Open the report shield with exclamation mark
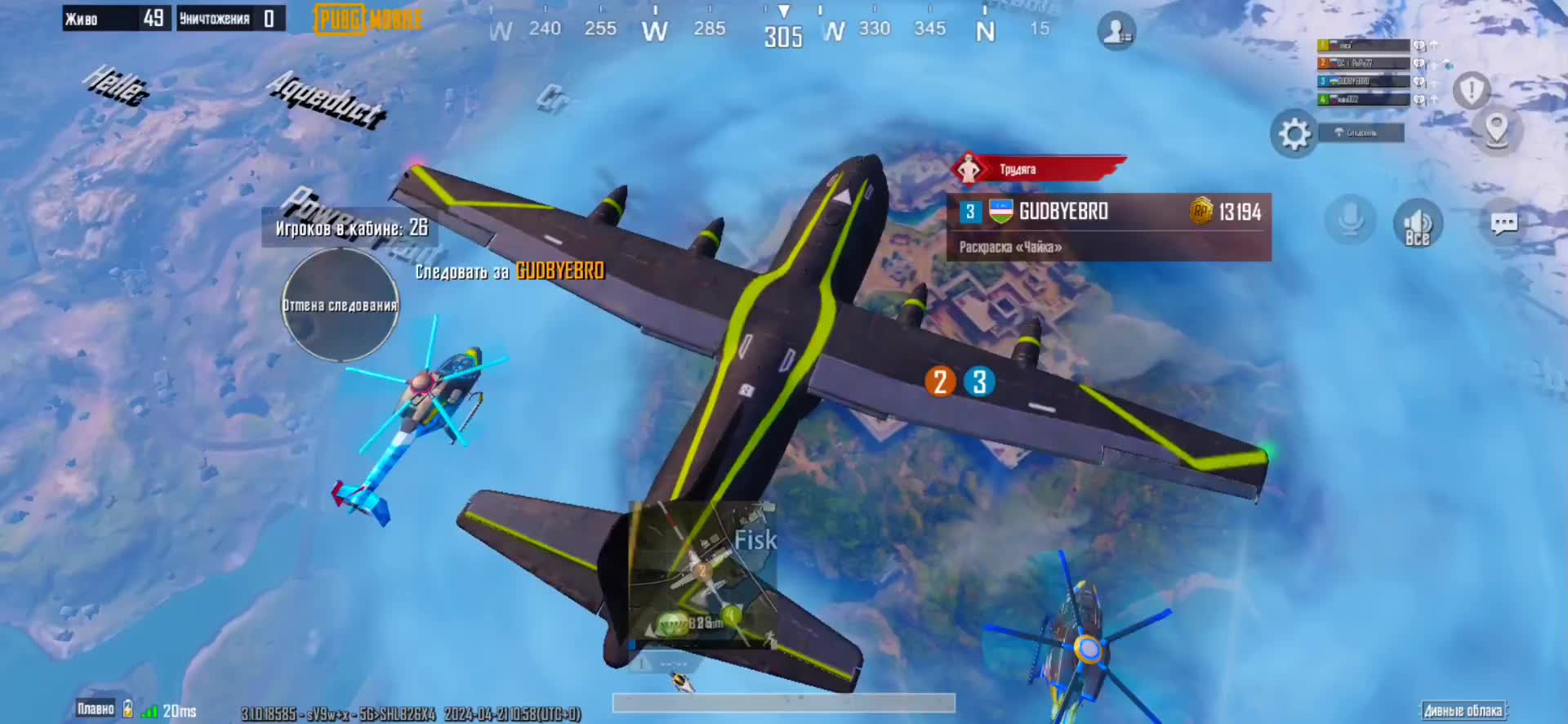Screen dimensions: 1568x724 [x=1472, y=91]
